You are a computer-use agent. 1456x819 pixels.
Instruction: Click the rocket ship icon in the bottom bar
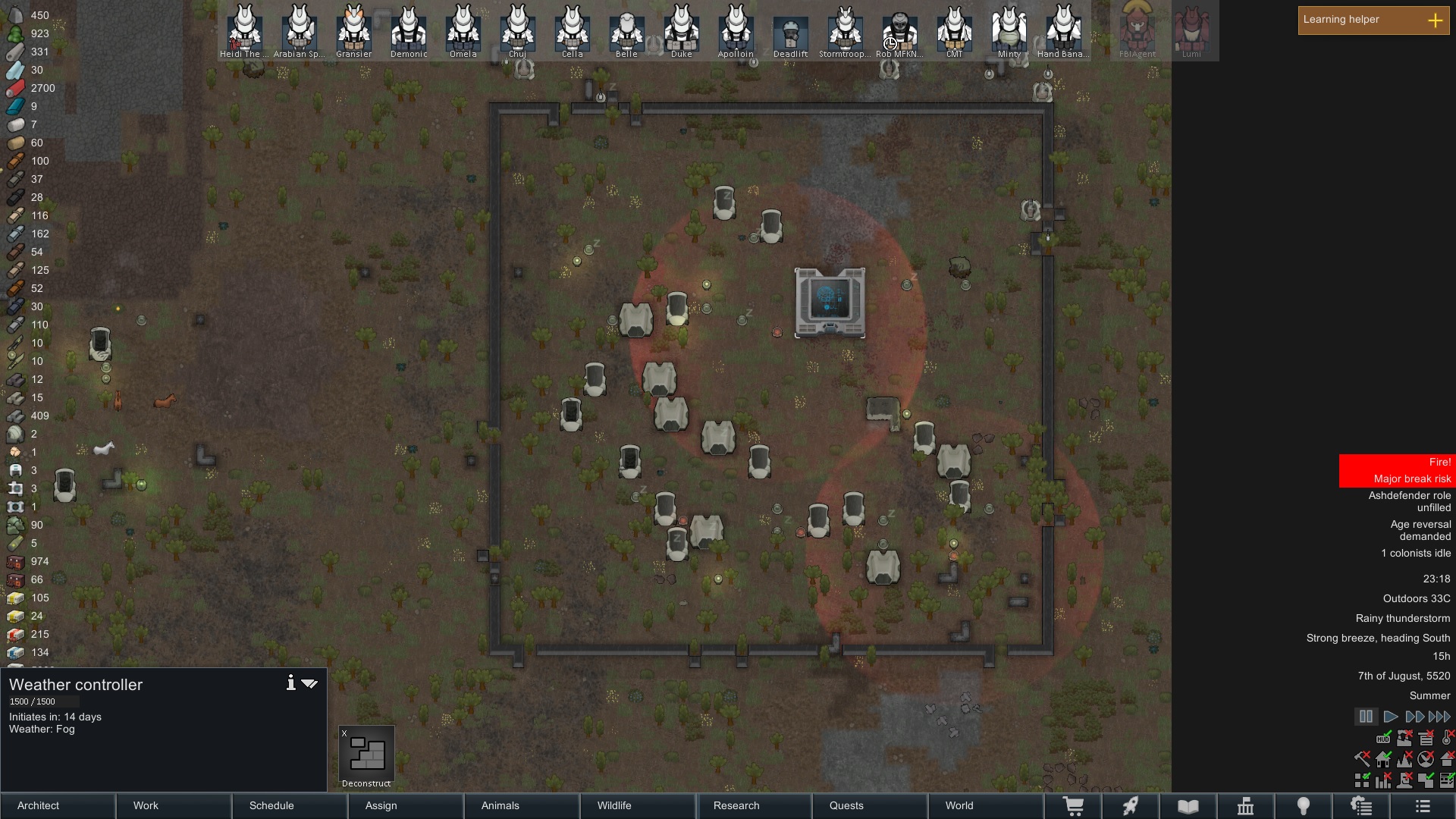pyautogui.click(x=1131, y=805)
